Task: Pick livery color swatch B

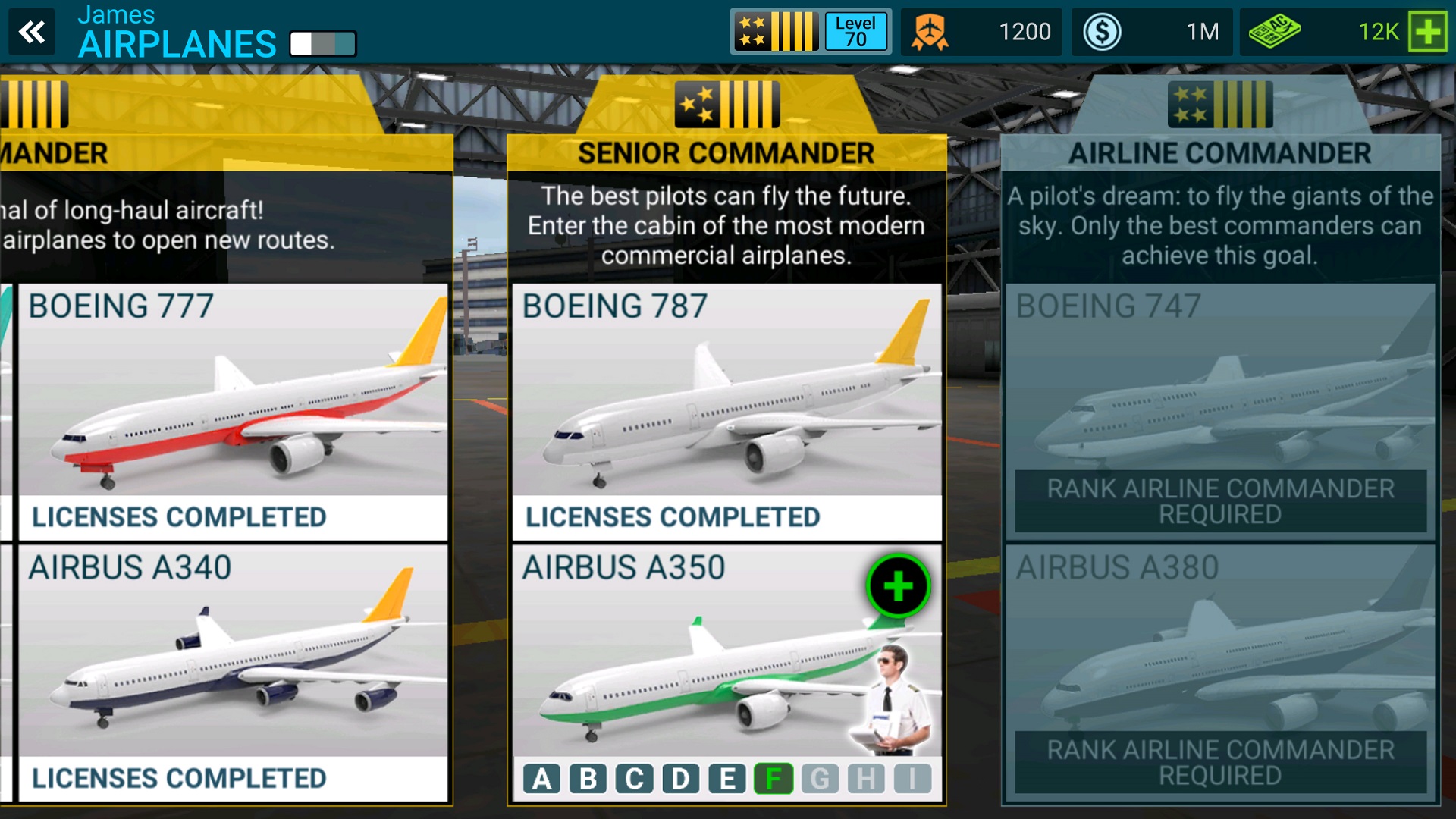Action: pyautogui.click(x=588, y=777)
